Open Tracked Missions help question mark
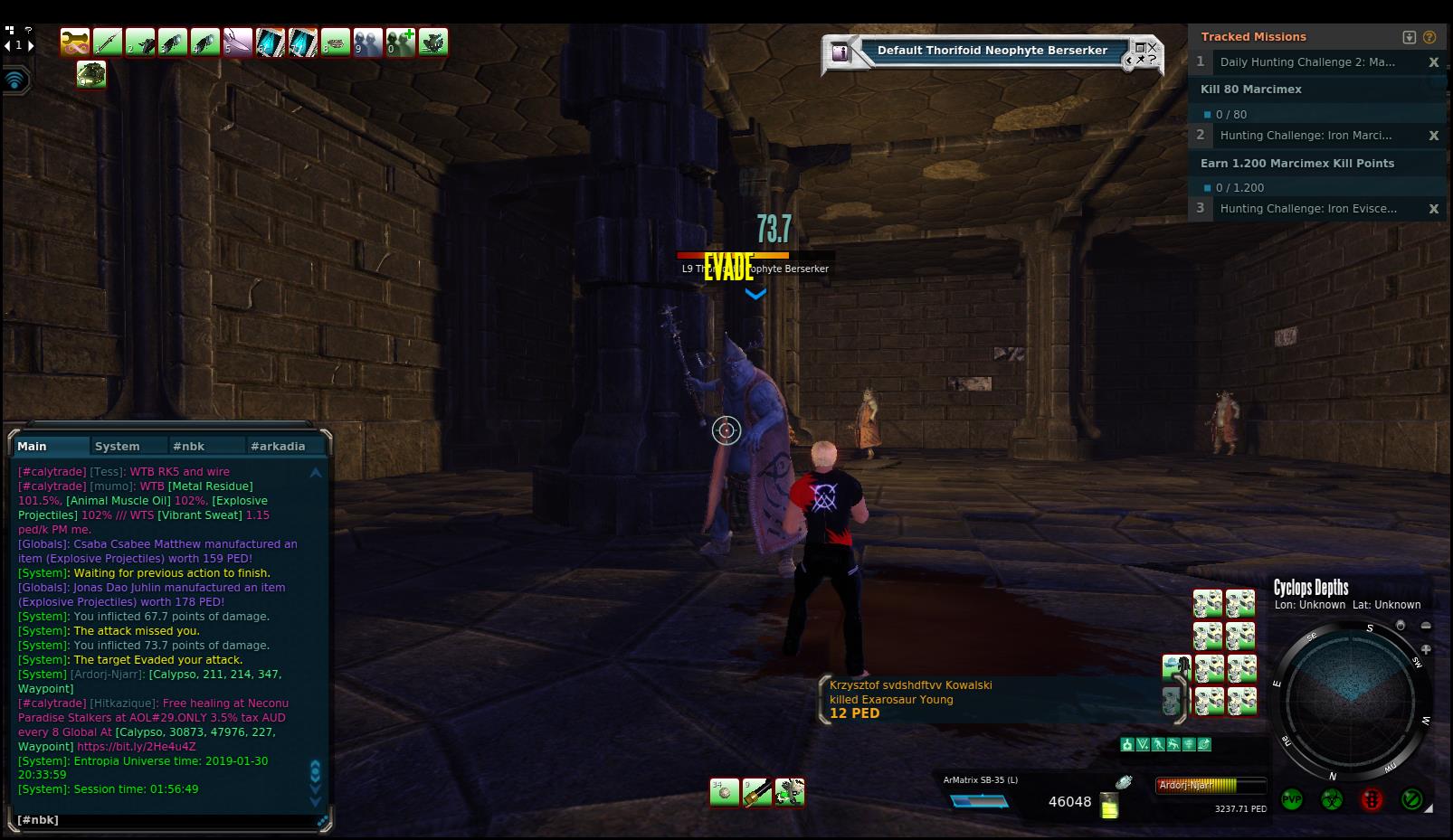This screenshot has width=1453, height=840. pos(1429,37)
